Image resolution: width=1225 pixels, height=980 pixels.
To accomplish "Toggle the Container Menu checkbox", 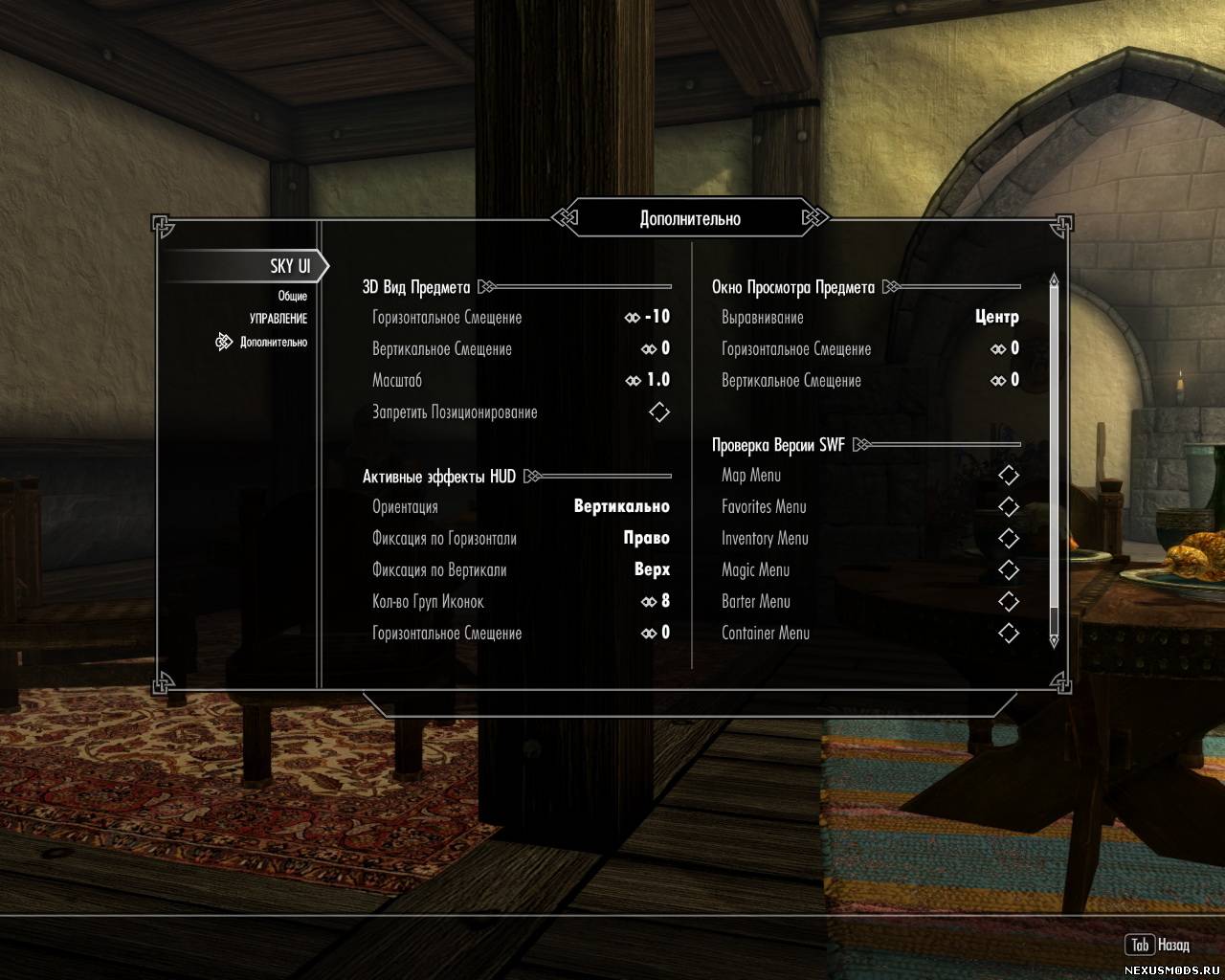I will 1009,634.
